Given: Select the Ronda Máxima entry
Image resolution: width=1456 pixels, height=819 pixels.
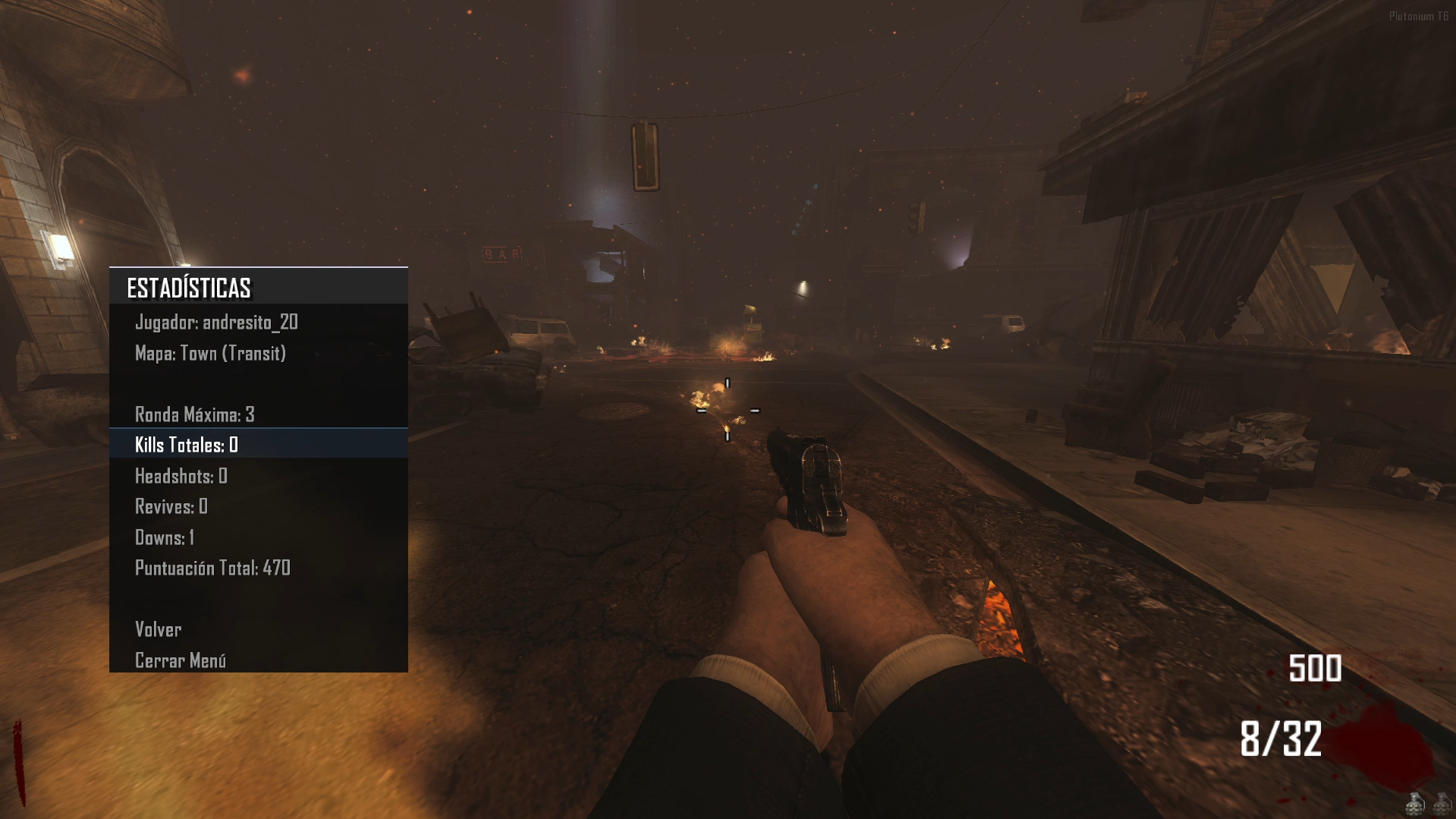Looking at the screenshot, I should click(x=195, y=414).
